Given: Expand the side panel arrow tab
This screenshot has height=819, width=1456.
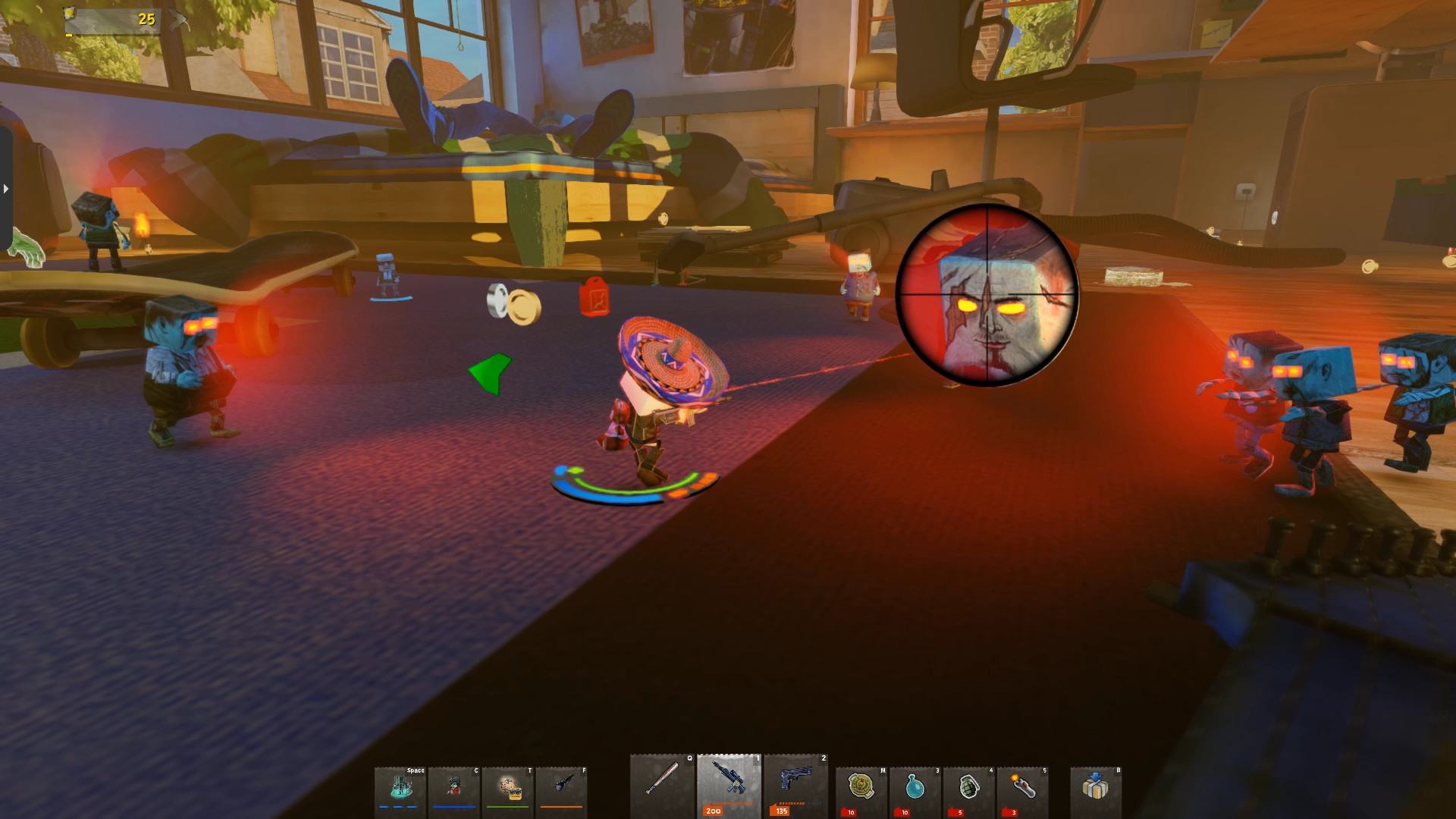Looking at the screenshot, I should click(x=5, y=188).
